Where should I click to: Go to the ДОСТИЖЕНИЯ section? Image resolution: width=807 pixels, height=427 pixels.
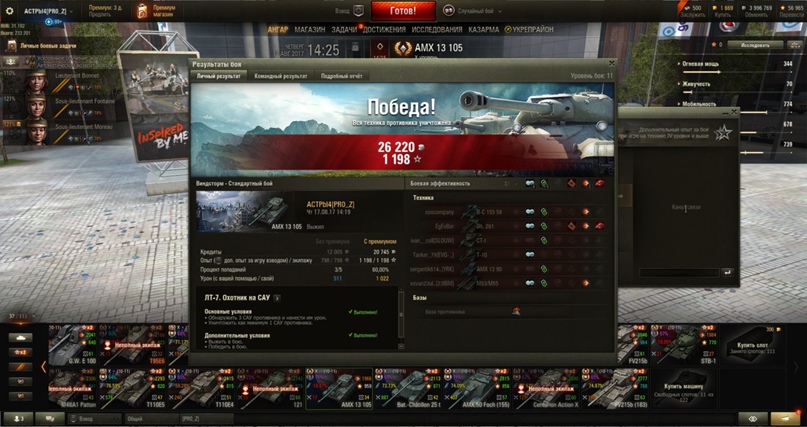tap(384, 30)
